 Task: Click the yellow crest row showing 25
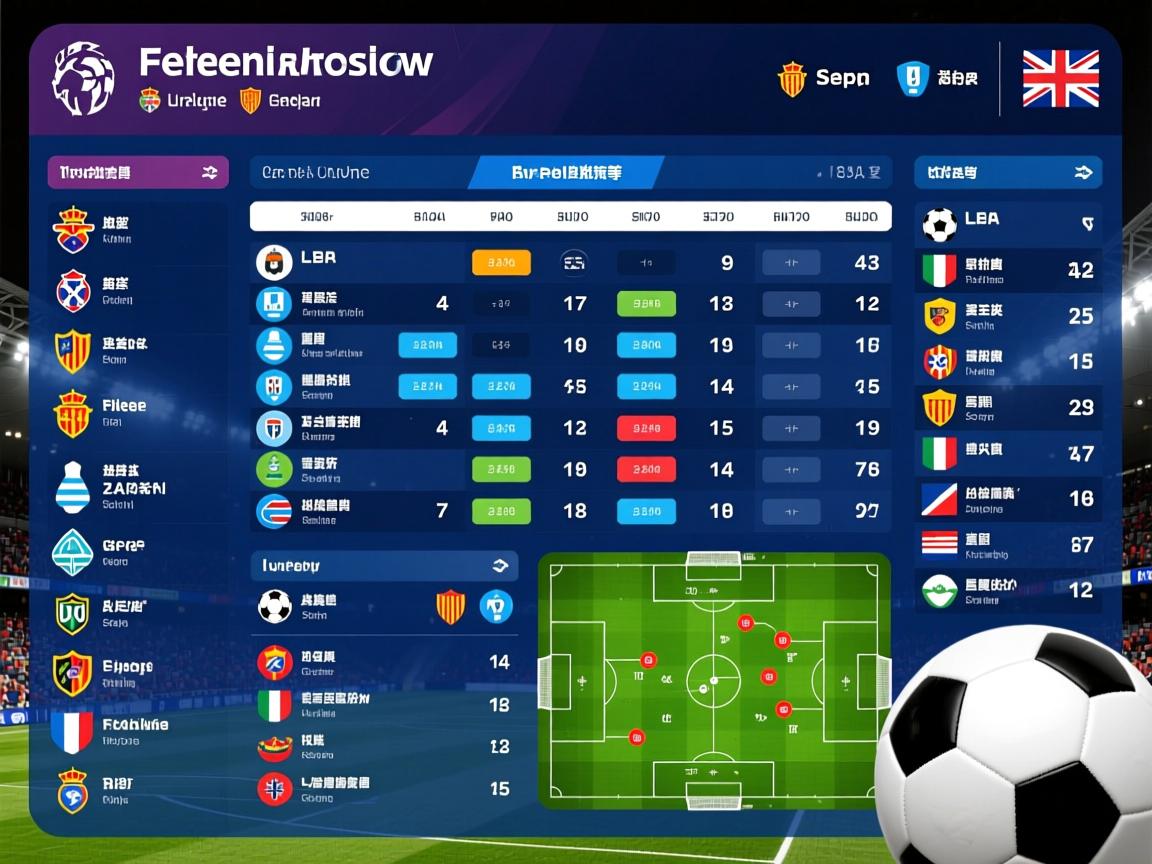point(1008,316)
